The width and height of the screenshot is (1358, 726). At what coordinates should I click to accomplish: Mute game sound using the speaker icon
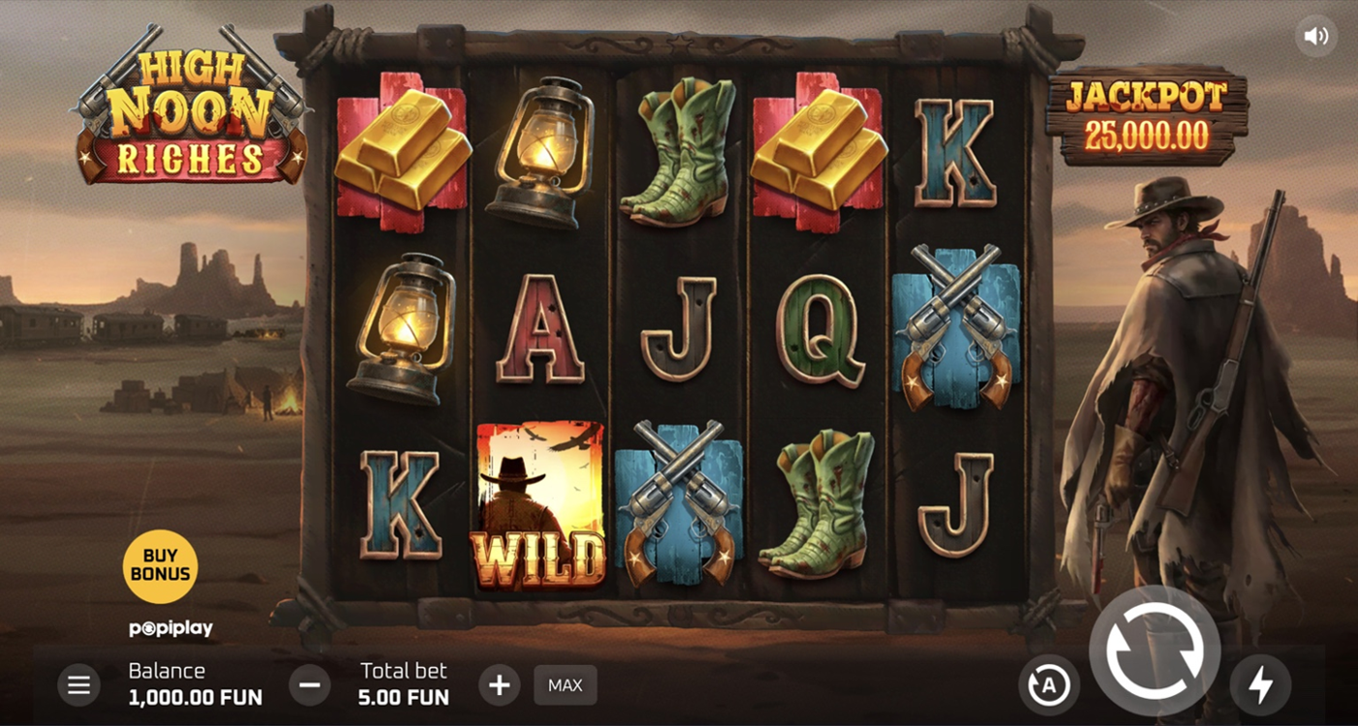tap(1317, 35)
